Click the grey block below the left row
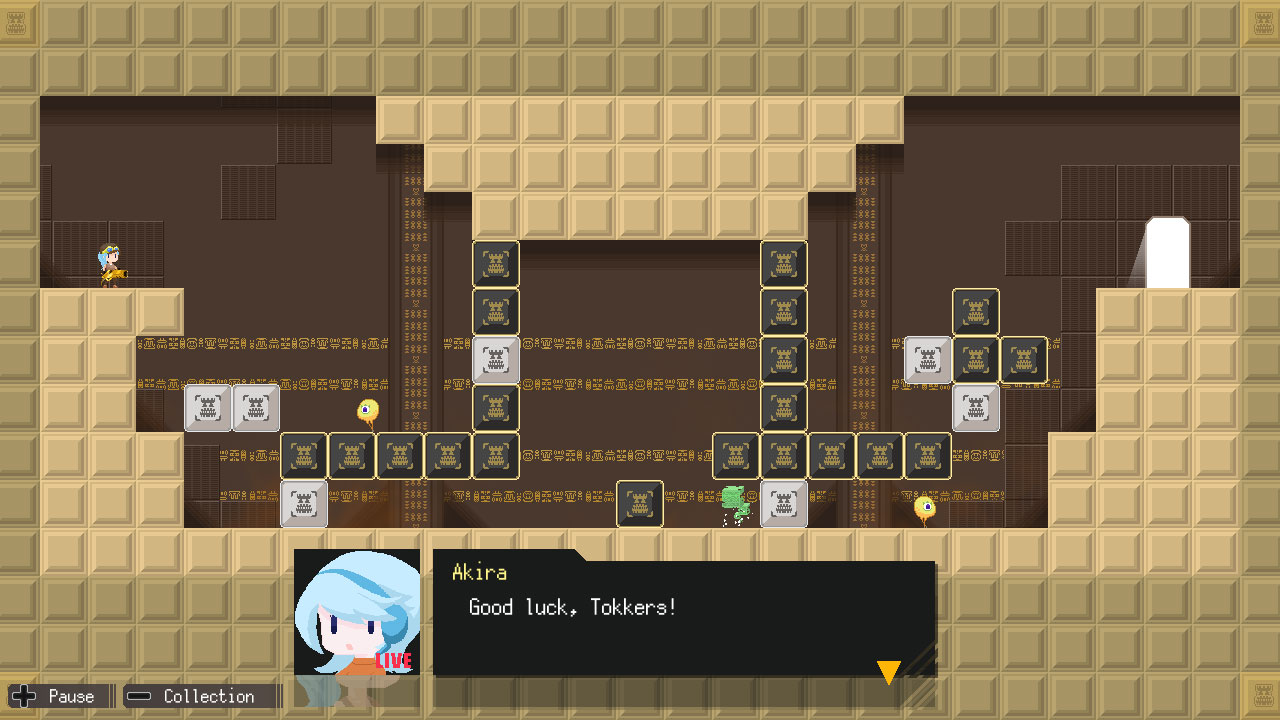This screenshot has width=1280, height=720. tap(303, 503)
